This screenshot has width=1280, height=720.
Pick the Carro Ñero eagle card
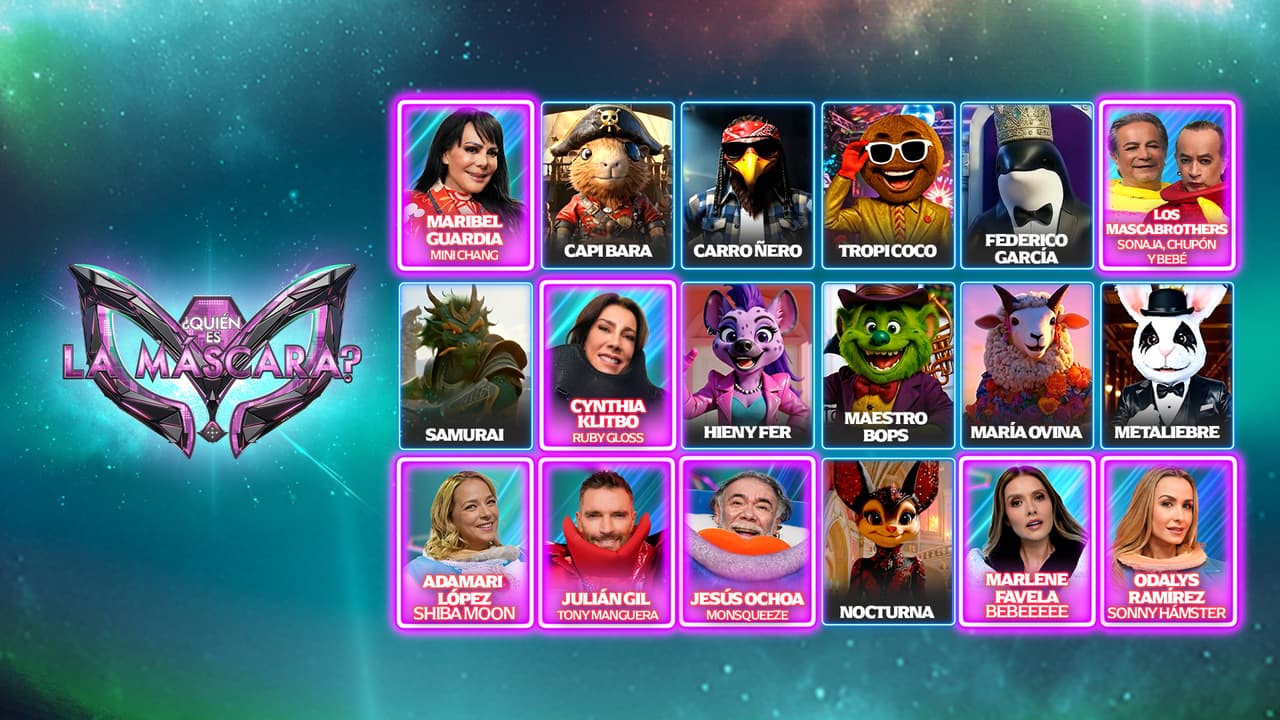click(747, 185)
